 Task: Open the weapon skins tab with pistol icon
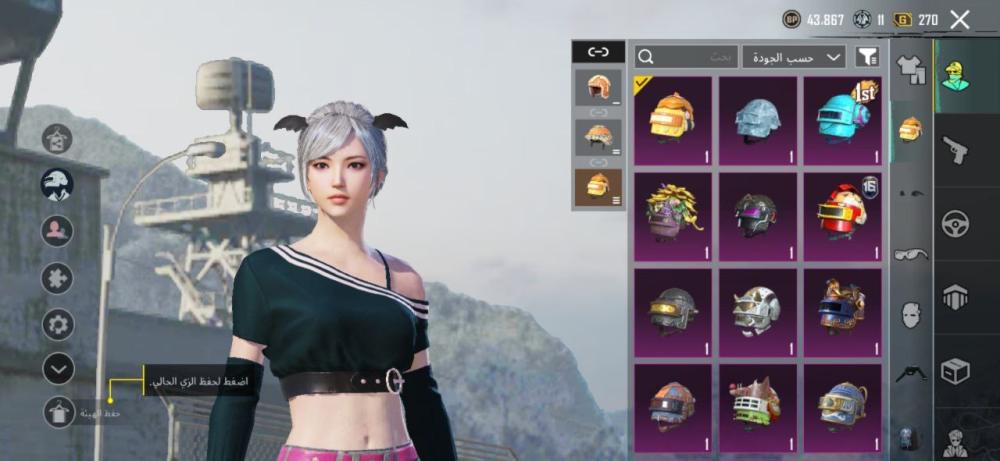[956, 150]
